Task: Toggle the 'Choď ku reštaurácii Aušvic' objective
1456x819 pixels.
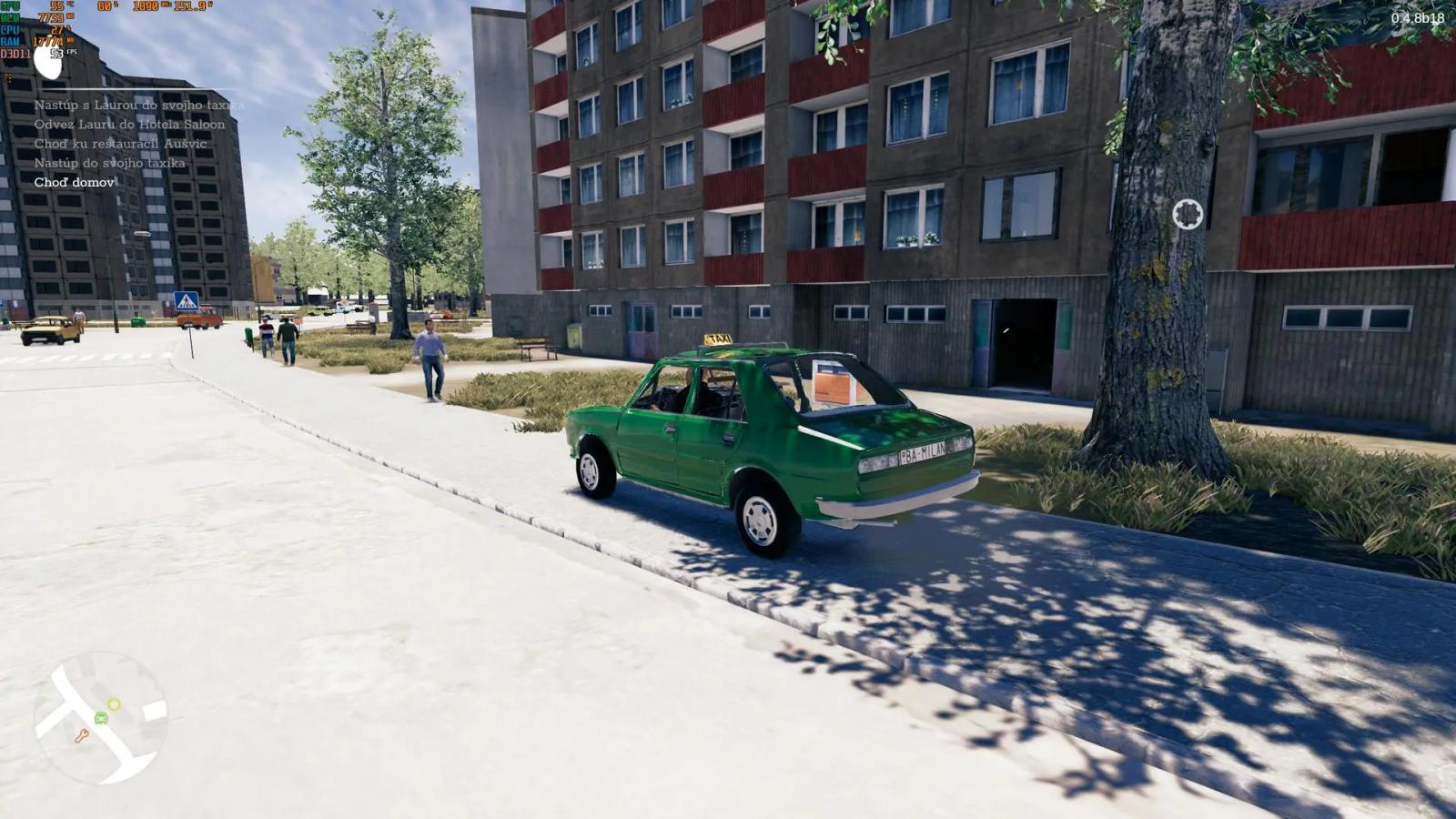Action: click(x=119, y=143)
